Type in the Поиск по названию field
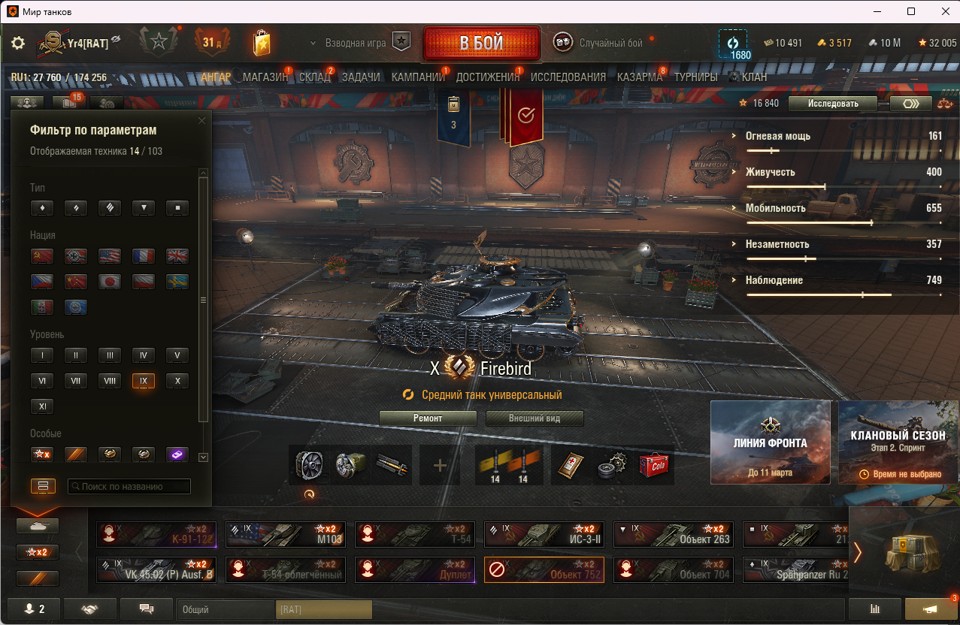The height and width of the screenshot is (625, 960). click(x=129, y=486)
